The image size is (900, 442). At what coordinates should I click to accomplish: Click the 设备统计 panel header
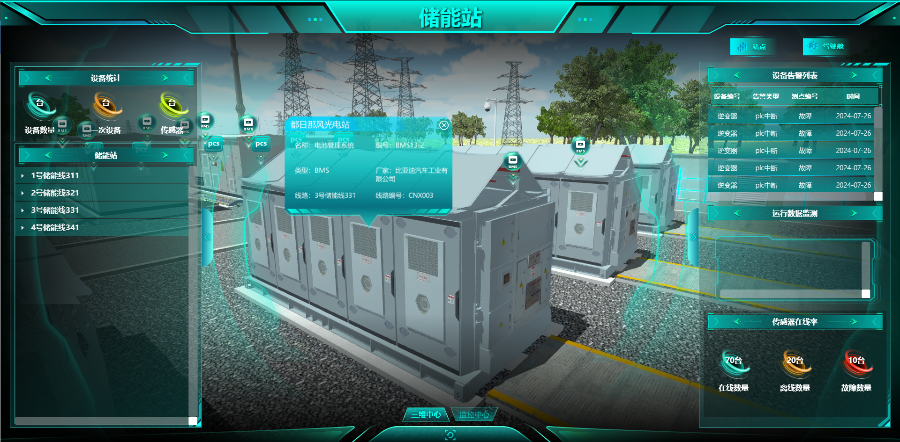click(x=106, y=77)
